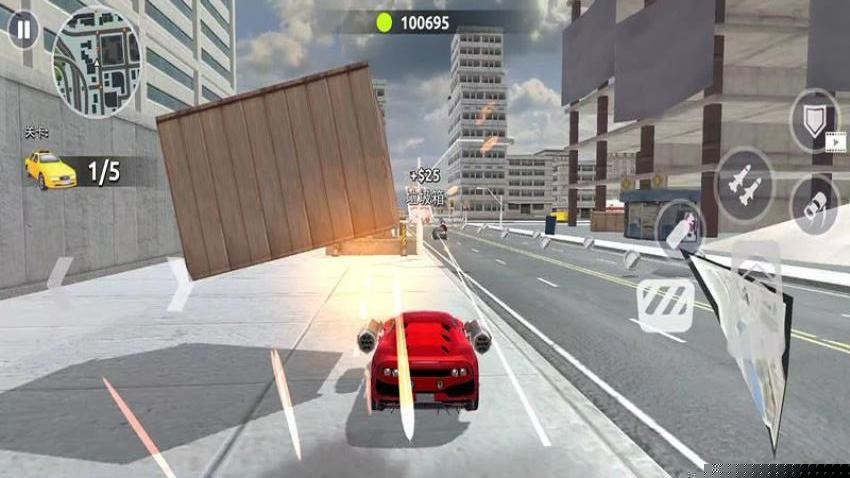Tap the spray-bottle nitro boost icon
This screenshot has width=850, height=478.
point(678,227)
